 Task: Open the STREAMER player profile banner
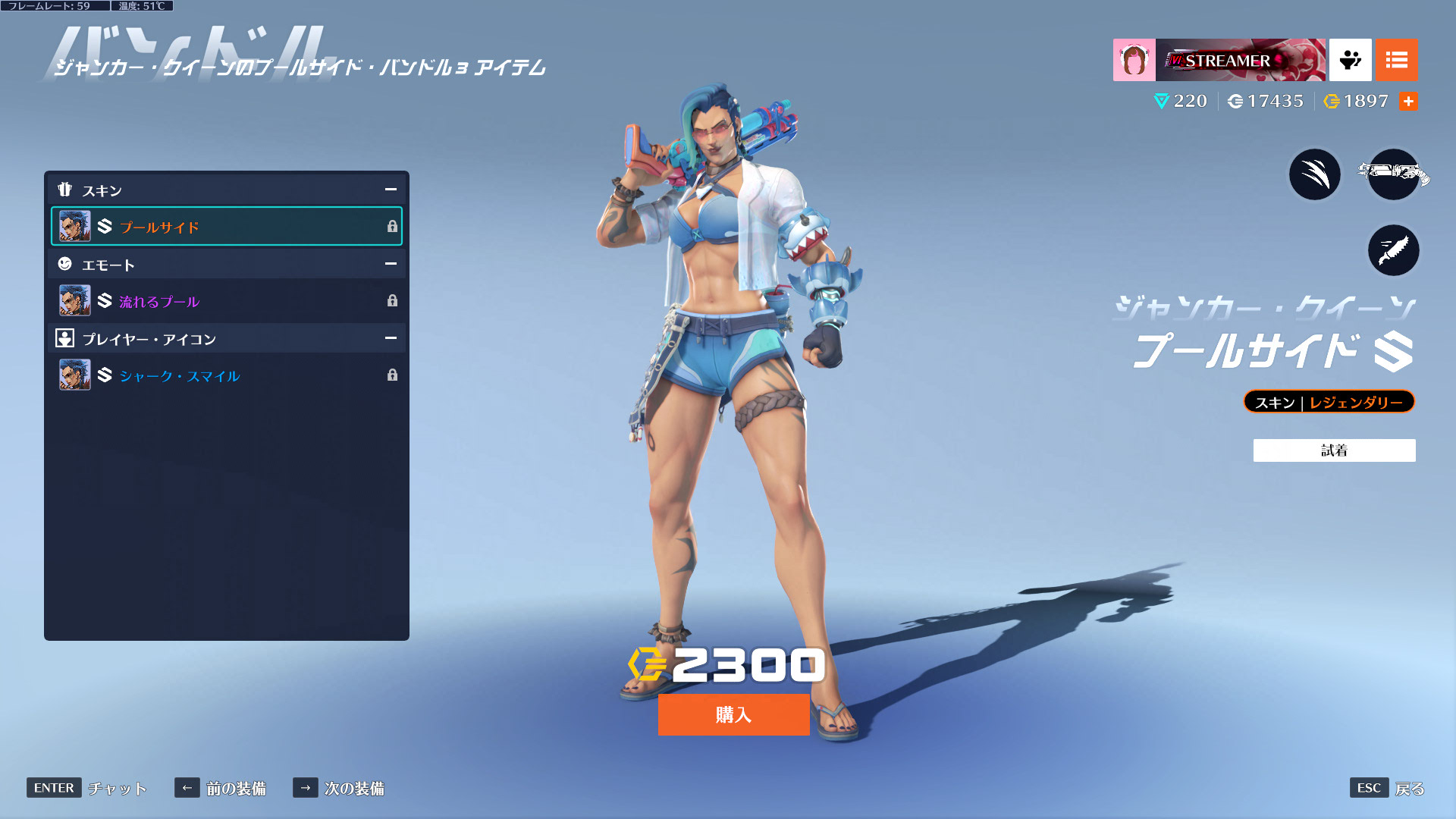tap(1219, 60)
